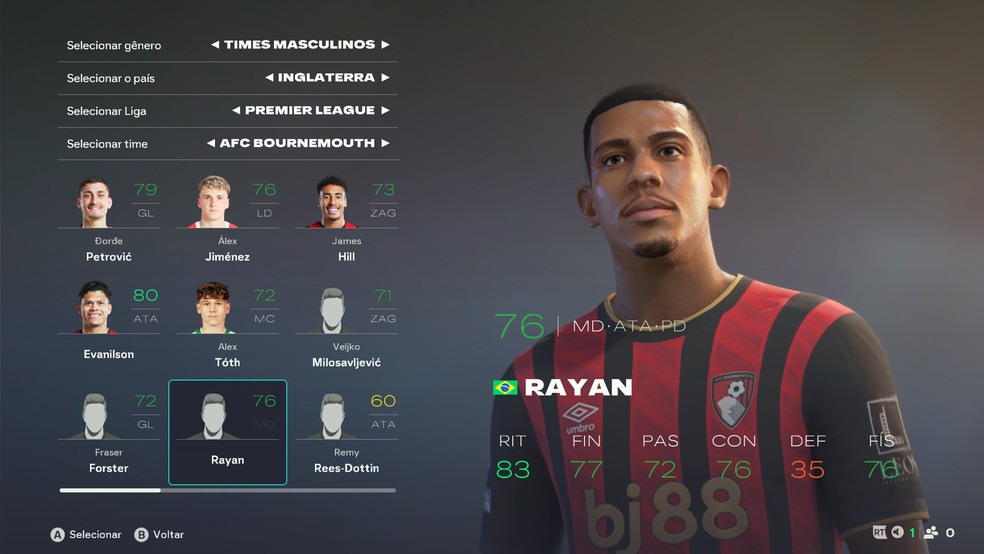This screenshot has width=984, height=554.
Task: Select Álex Jiménez player card
Action: point(227,220)
